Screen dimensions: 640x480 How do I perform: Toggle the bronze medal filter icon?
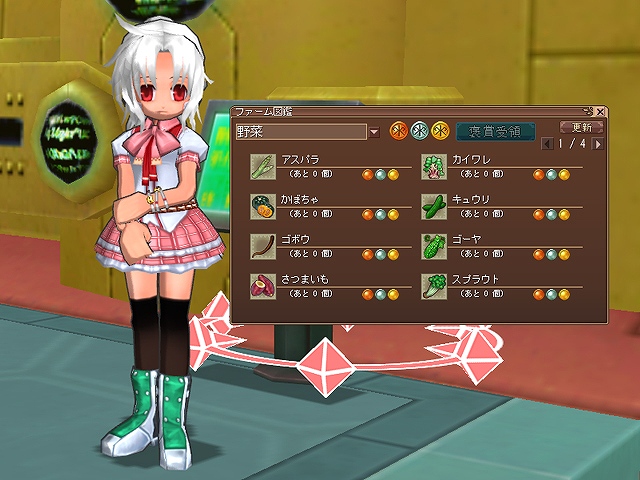pyautogui.click(x=397, y=131)
